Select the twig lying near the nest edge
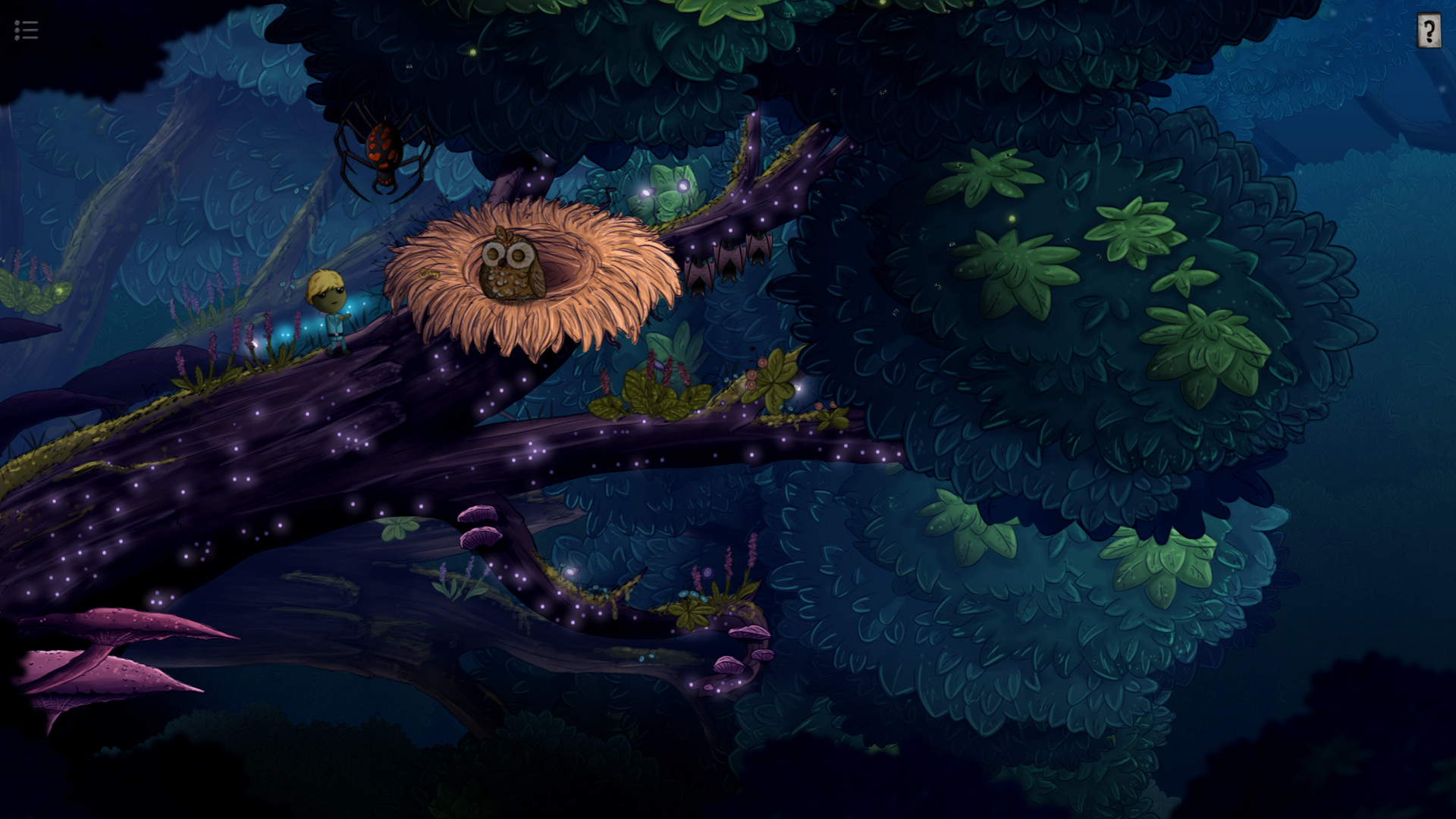1456x819 pixels. click(x=429, y=274)
